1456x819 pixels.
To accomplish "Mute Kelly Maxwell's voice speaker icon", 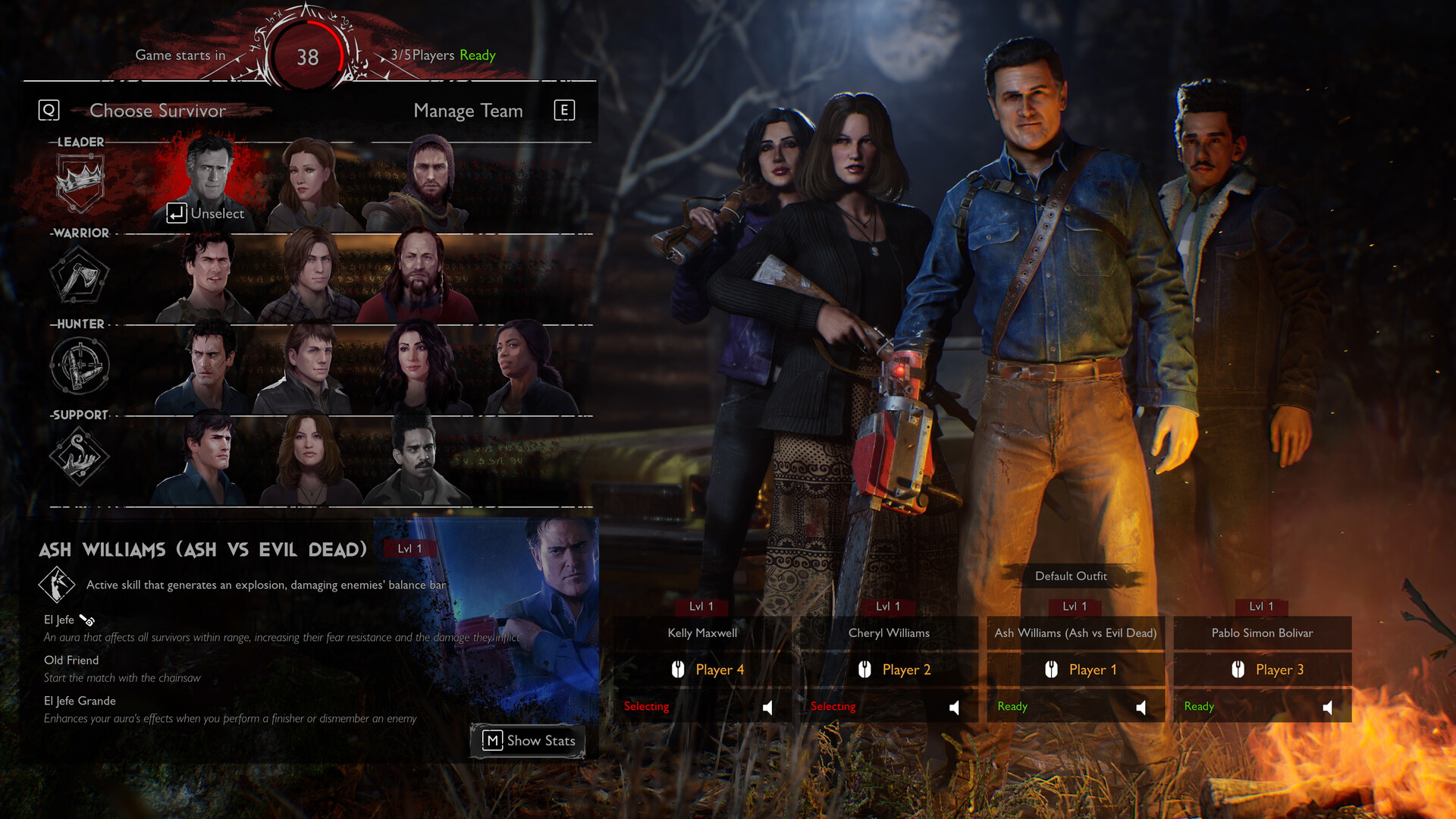I will tap(768, 706).
